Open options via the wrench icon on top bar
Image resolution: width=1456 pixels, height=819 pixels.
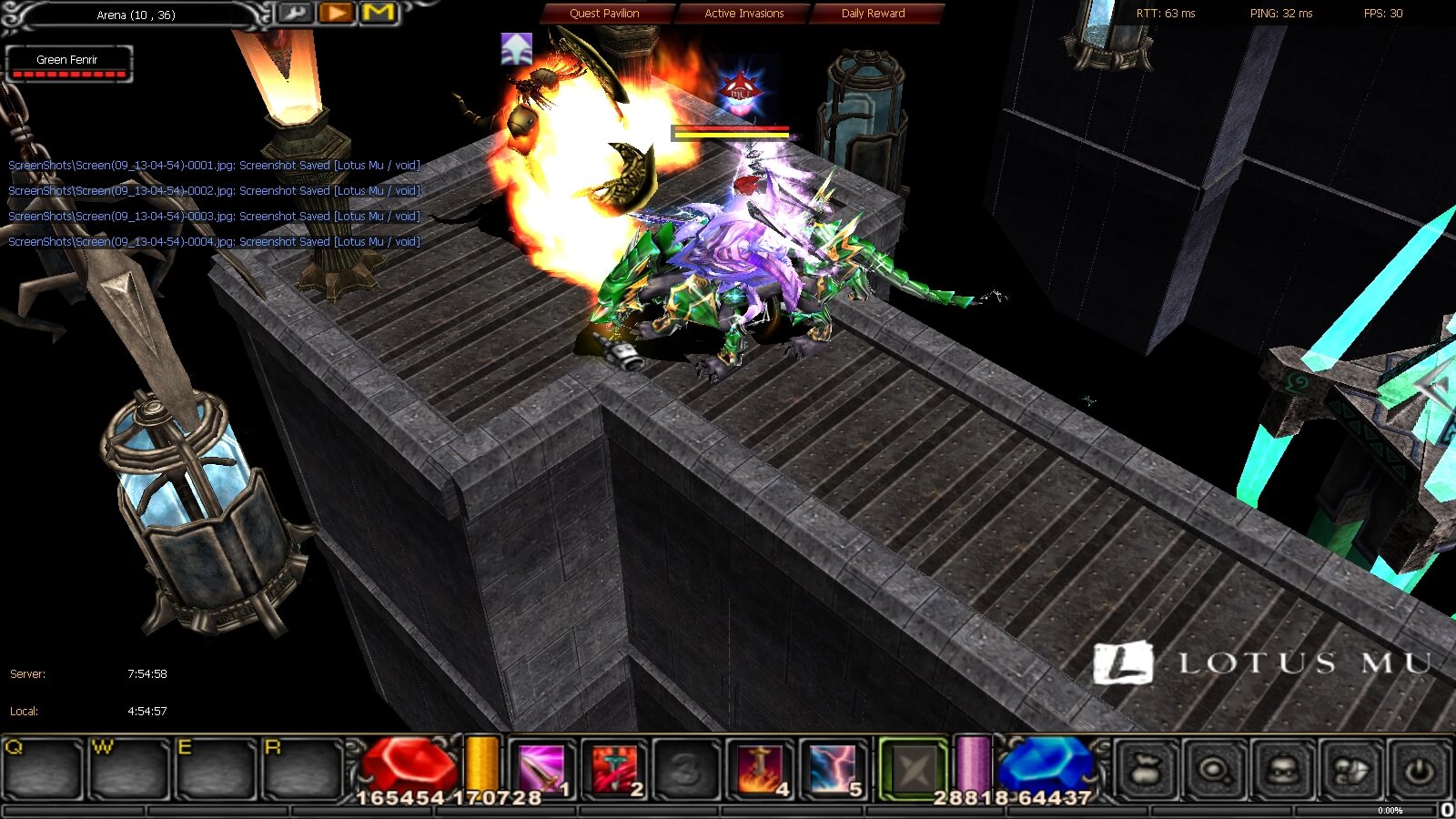pos(296,13)
